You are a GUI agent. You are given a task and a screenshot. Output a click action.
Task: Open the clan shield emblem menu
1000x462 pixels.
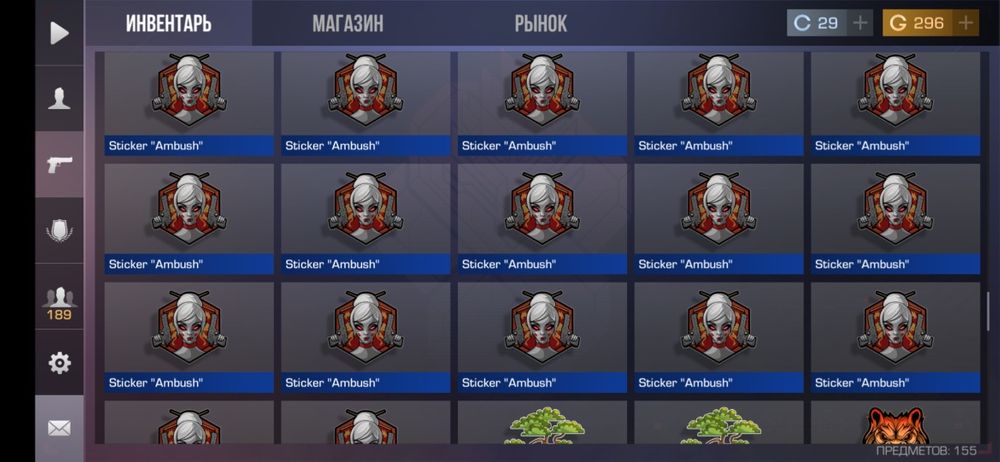[x=59, y=231]
